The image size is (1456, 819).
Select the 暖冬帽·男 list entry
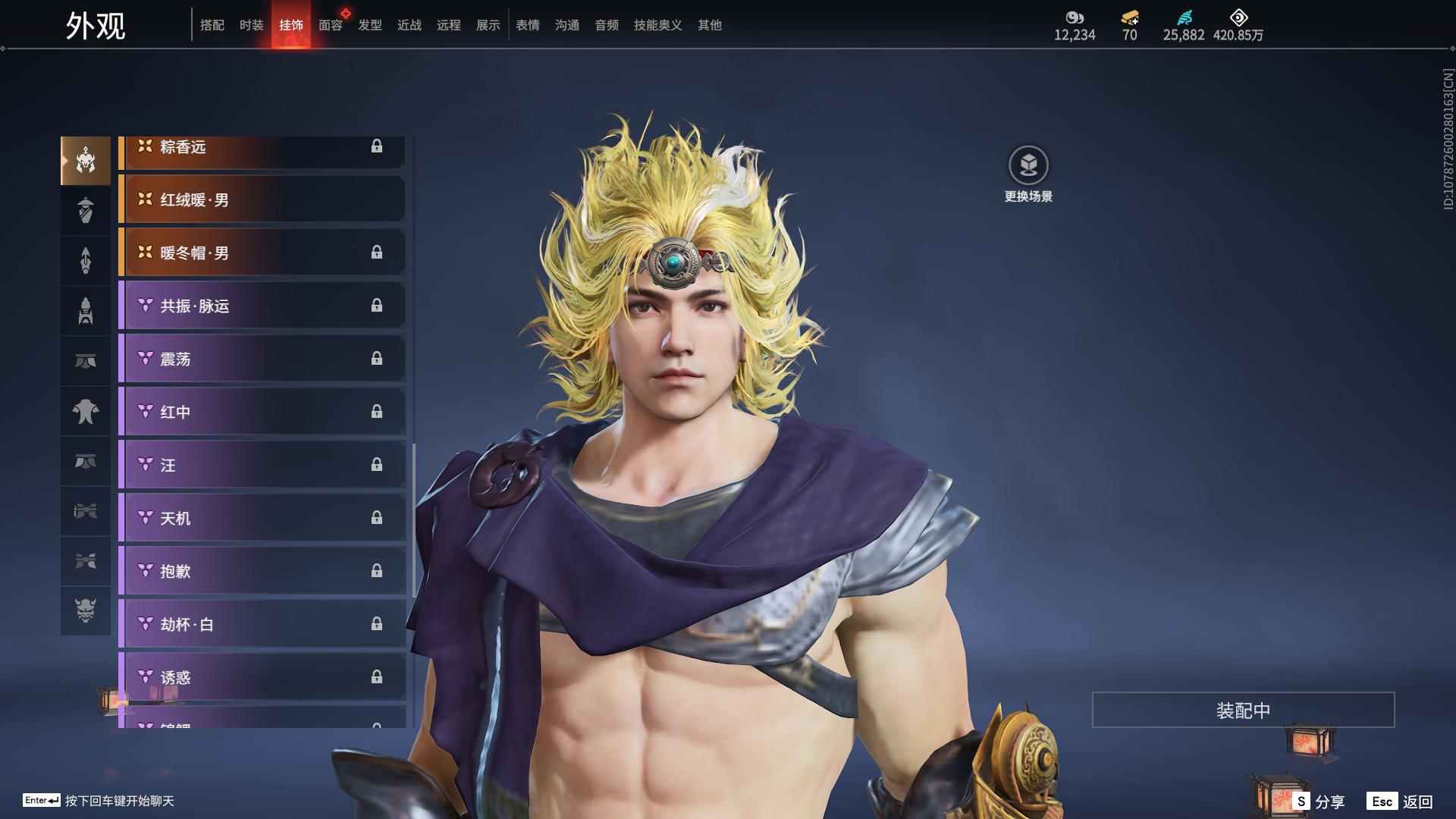pyautogui.click(x=262, y=253)
